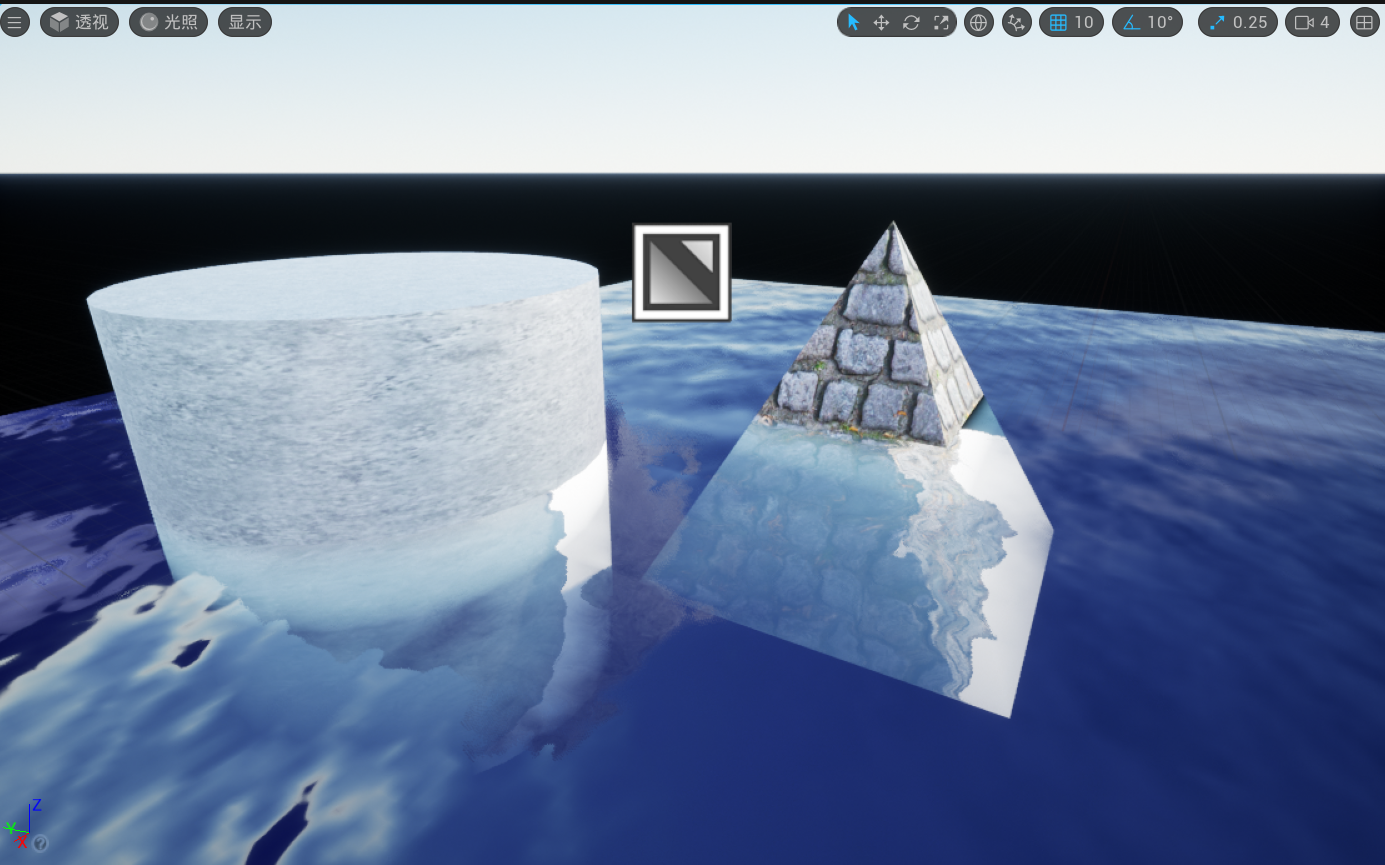1385x865 pixels.
Task: Open the viewport options hamburger menu
Action: [x=15, y=22]
